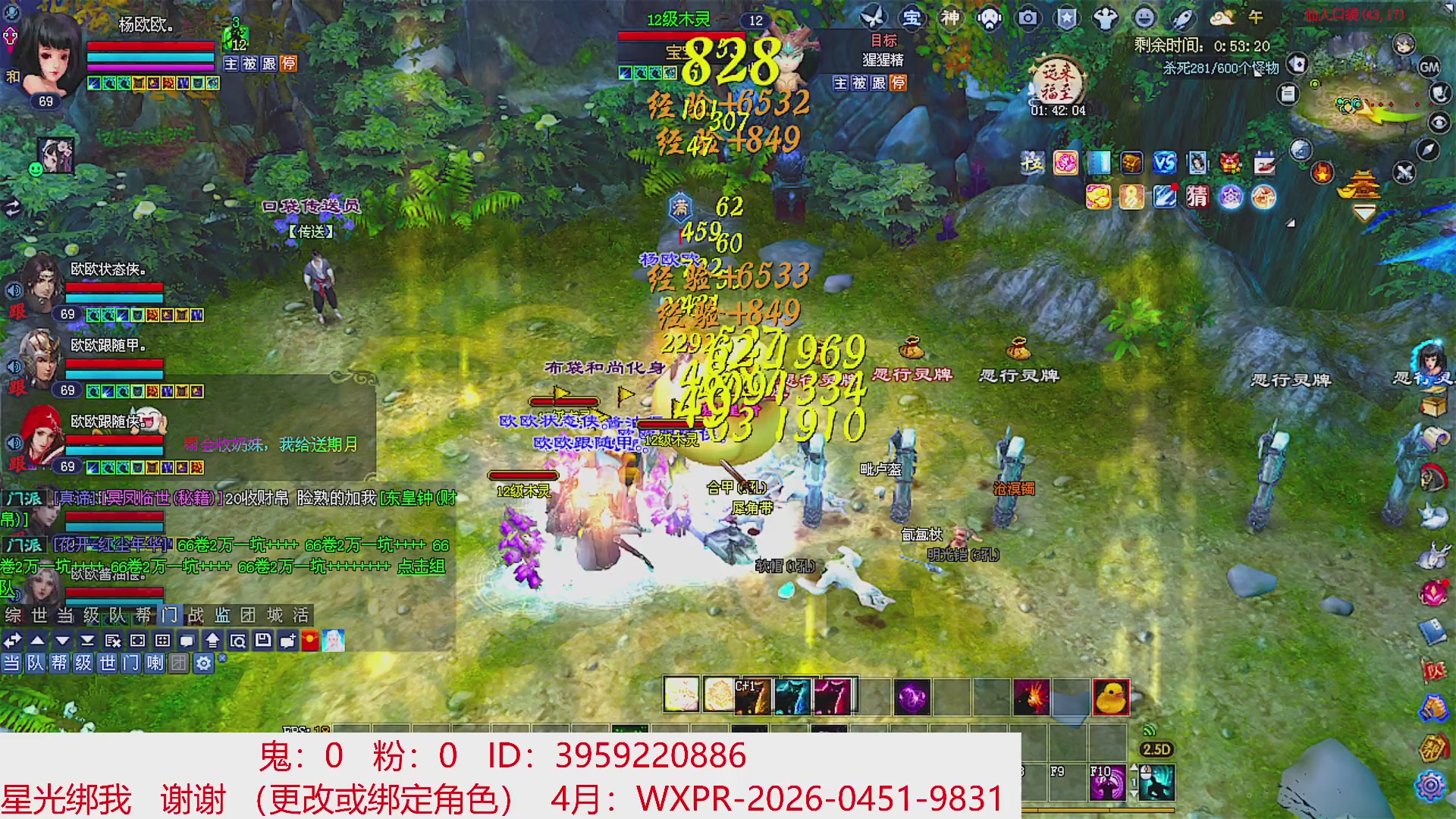Select the rubber duck skill in the hotbar
Viewport: 1456px width, 819px height.
[x=1112, y=698]
